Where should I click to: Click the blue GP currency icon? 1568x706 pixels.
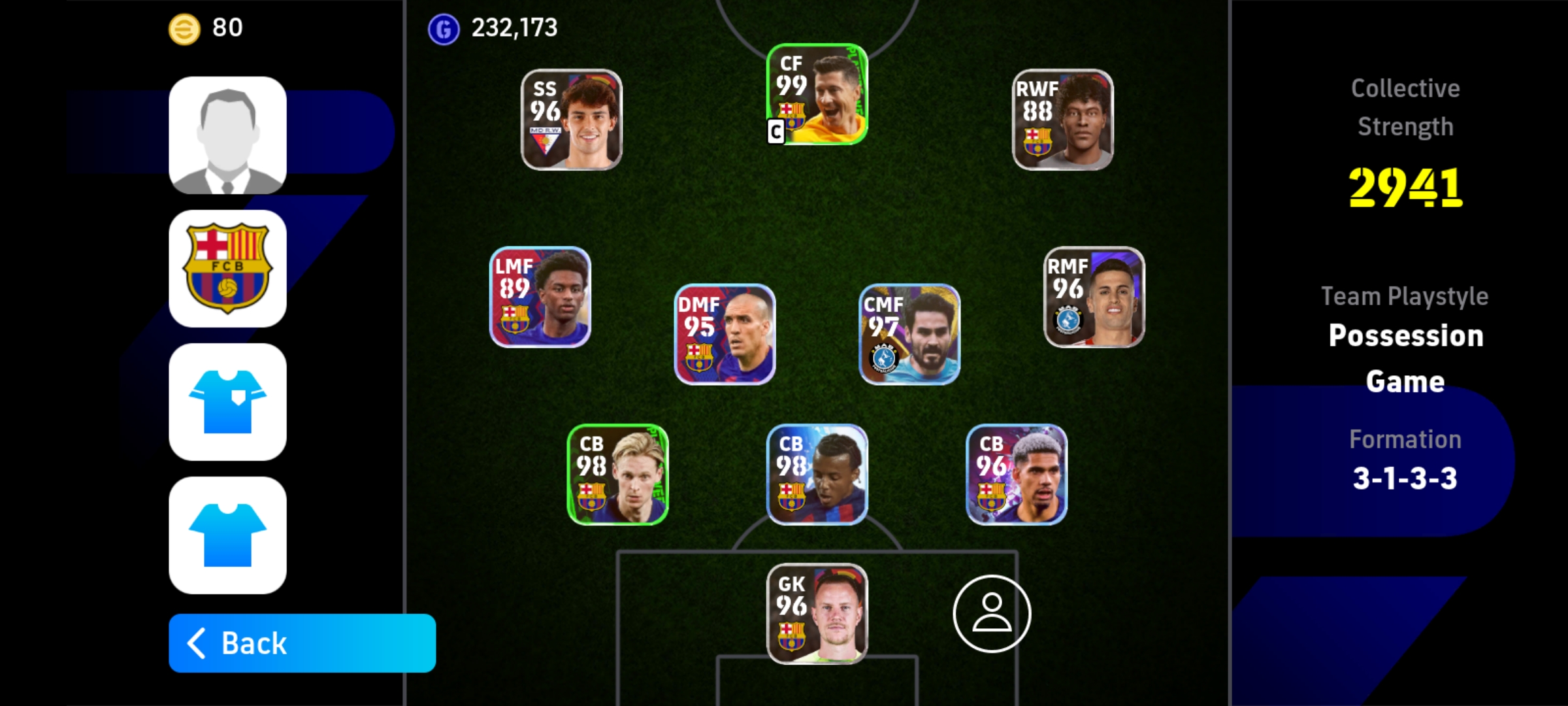443,28
